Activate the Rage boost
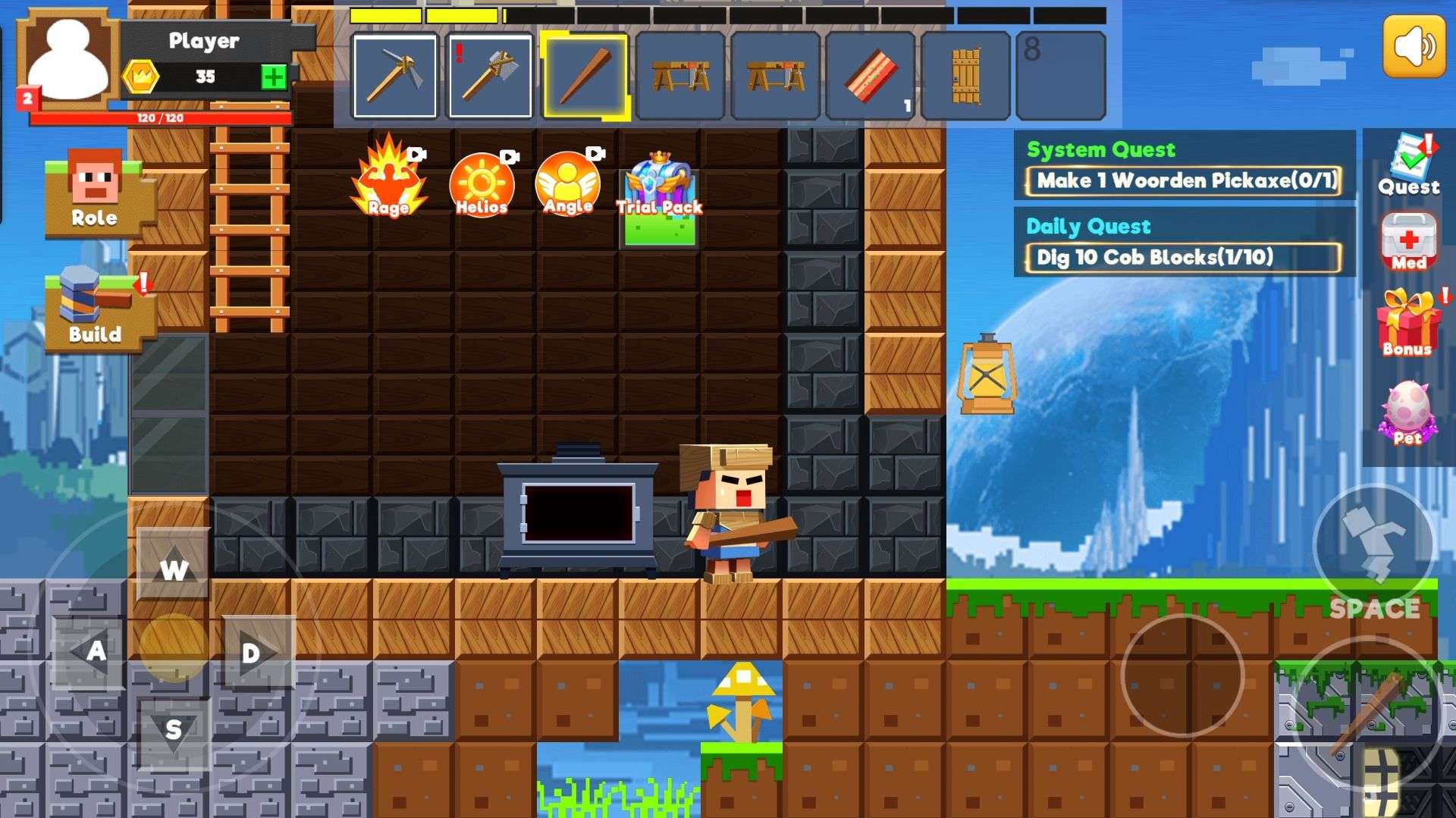 click(x=389, y=179)
